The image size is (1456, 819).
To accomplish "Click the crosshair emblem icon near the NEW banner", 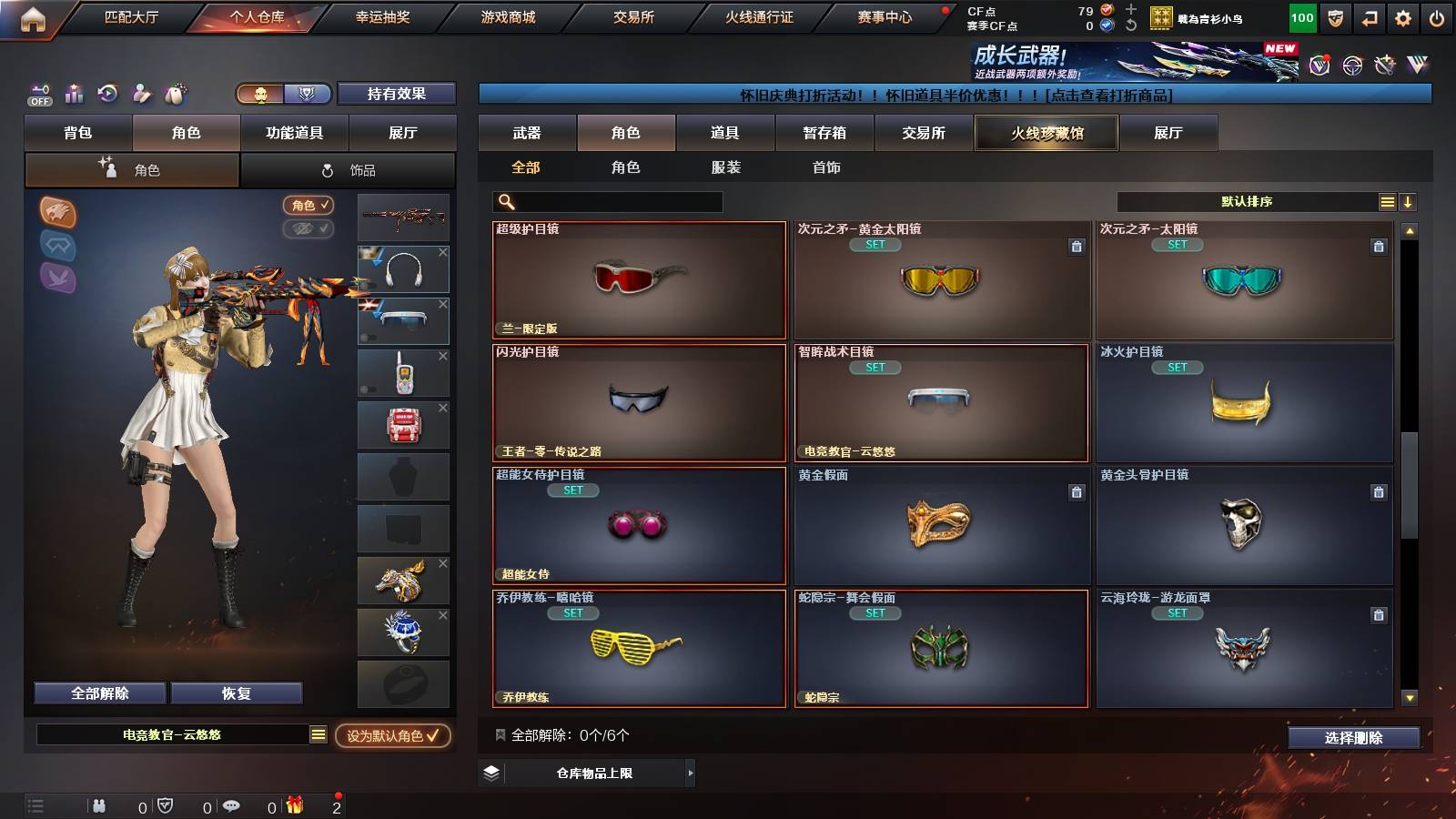I will coord(1351,66).
